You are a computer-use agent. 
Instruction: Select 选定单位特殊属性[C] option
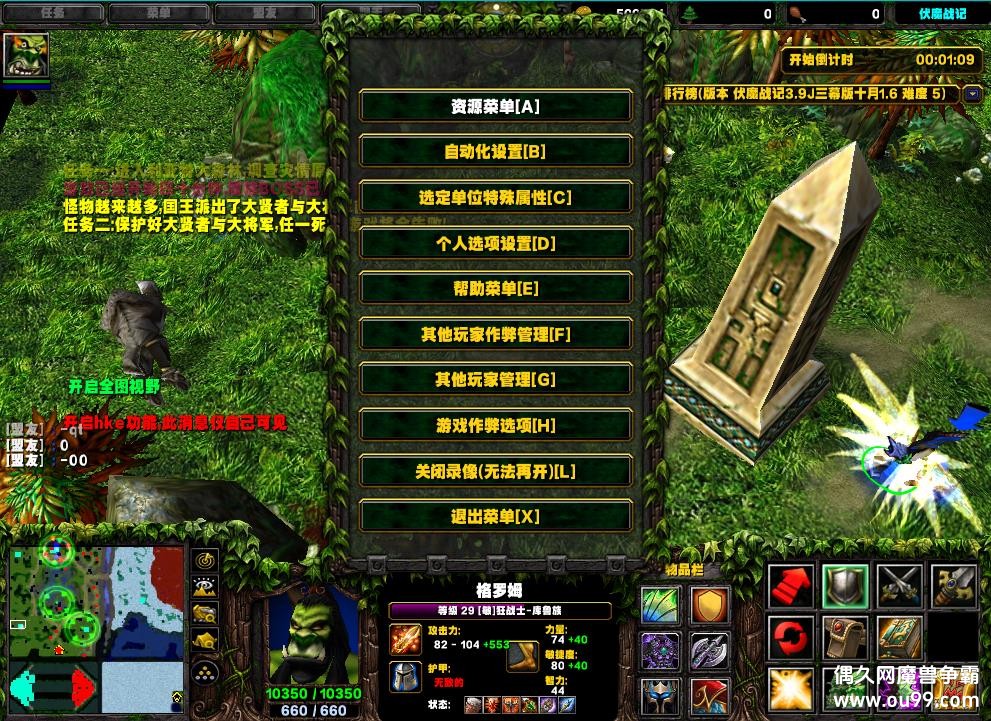495,198
